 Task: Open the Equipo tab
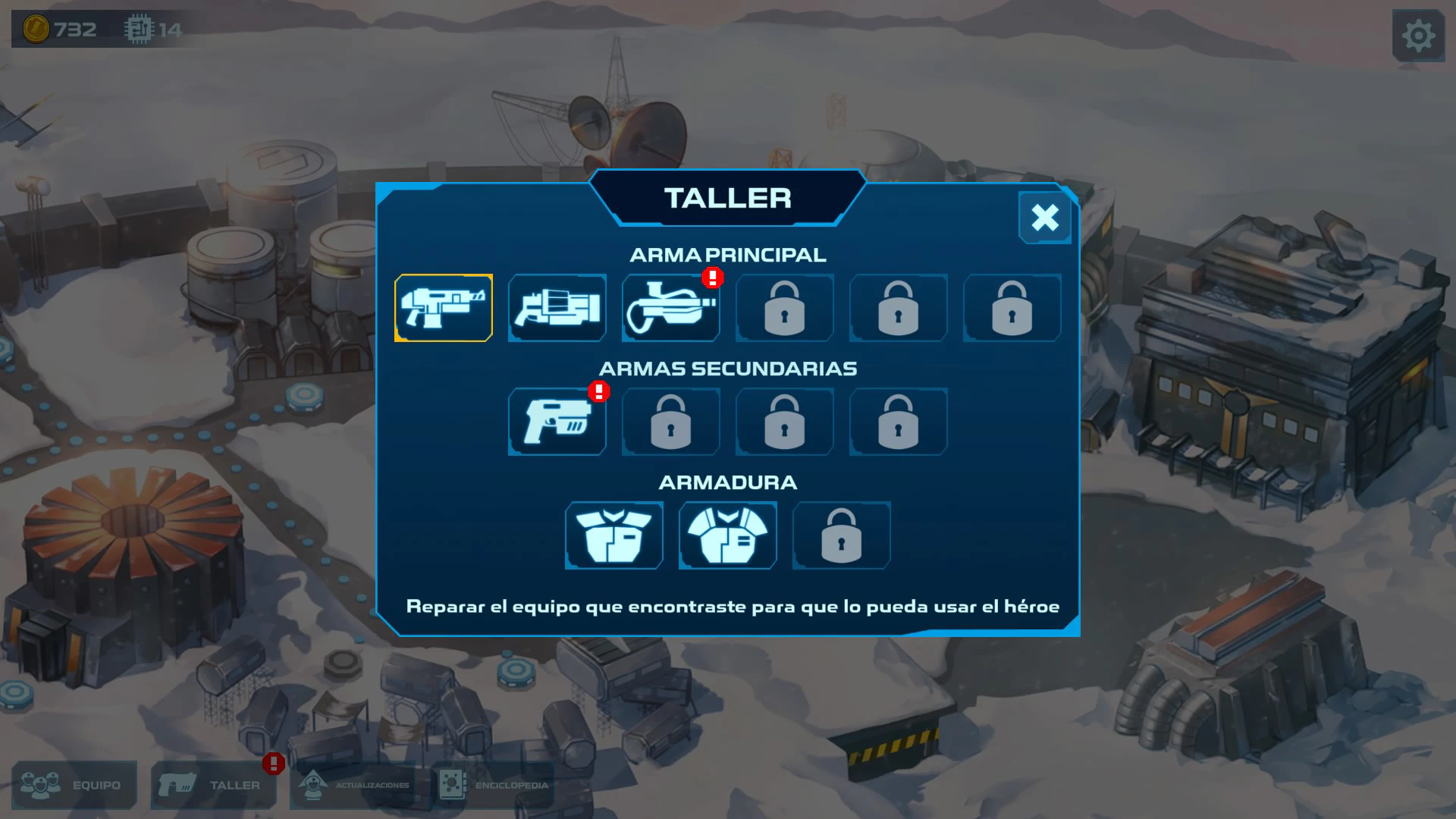pyautogui.click(x=74, y=785)
